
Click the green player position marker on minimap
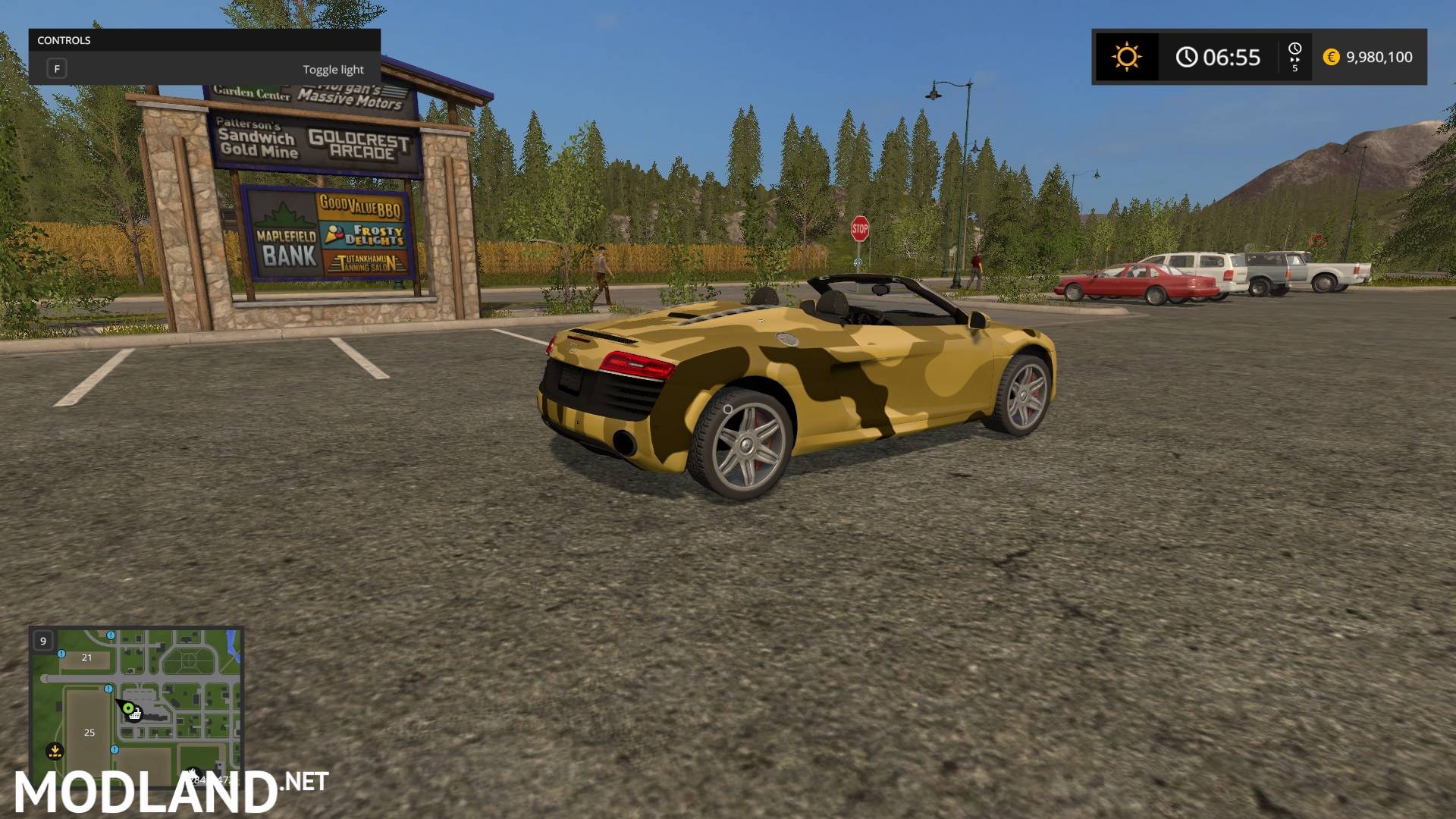pos(128,708)
